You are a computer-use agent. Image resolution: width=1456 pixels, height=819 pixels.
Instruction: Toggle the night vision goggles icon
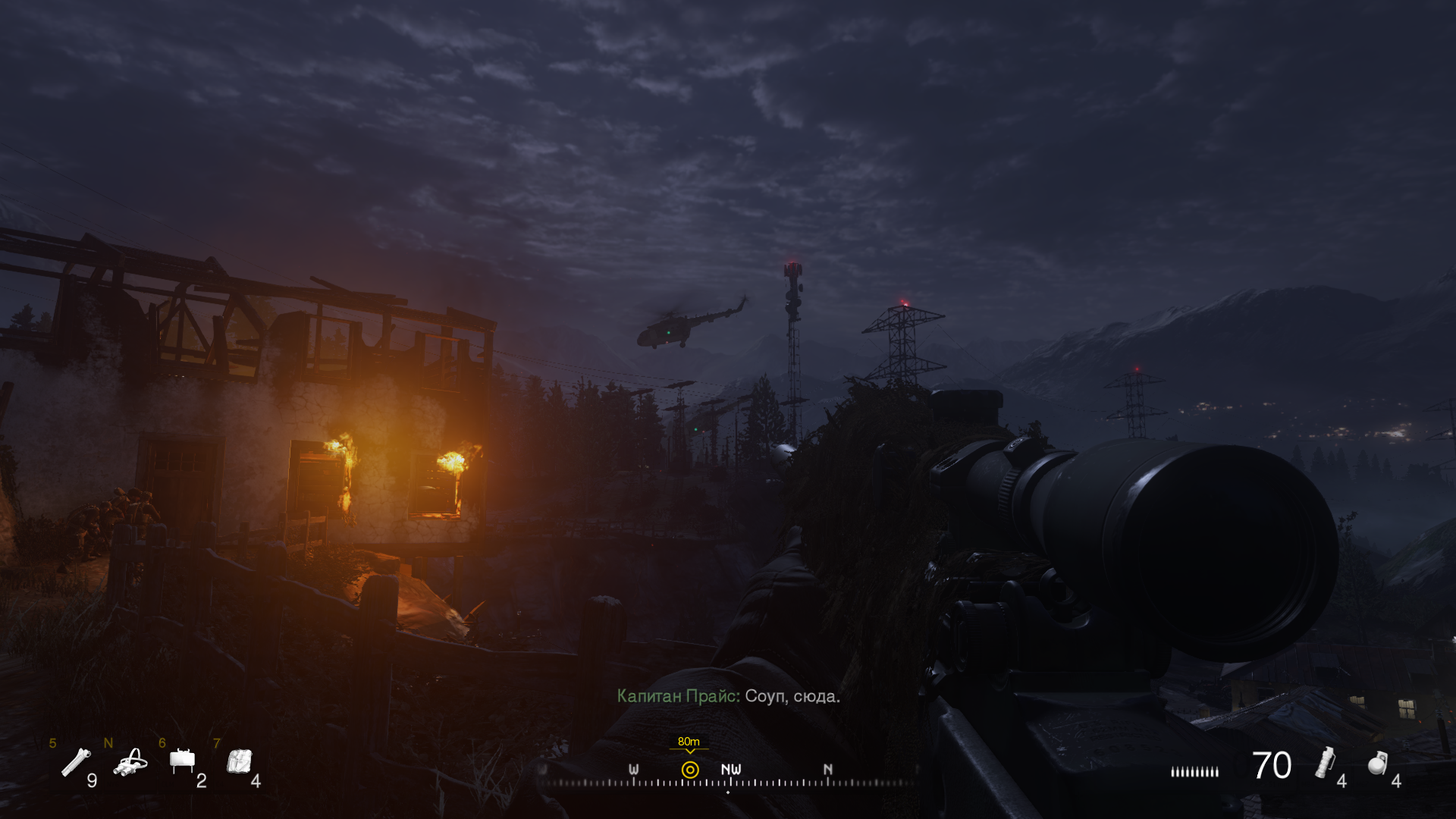coord(130,762)
